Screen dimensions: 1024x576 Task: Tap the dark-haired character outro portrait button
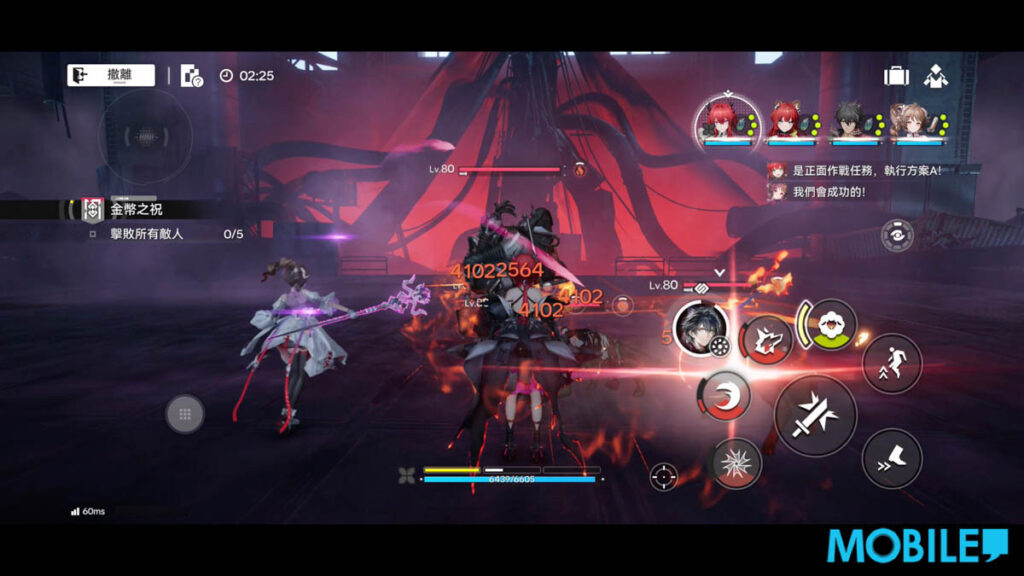(700, 328)
